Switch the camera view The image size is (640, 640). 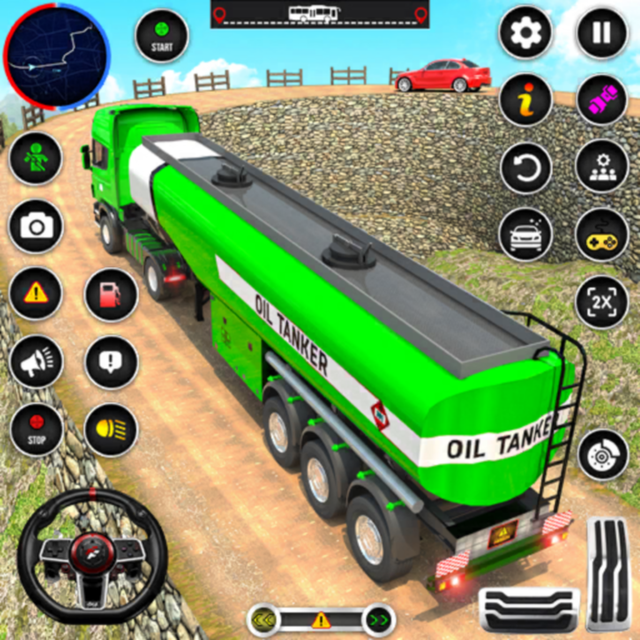coord(36,226)
